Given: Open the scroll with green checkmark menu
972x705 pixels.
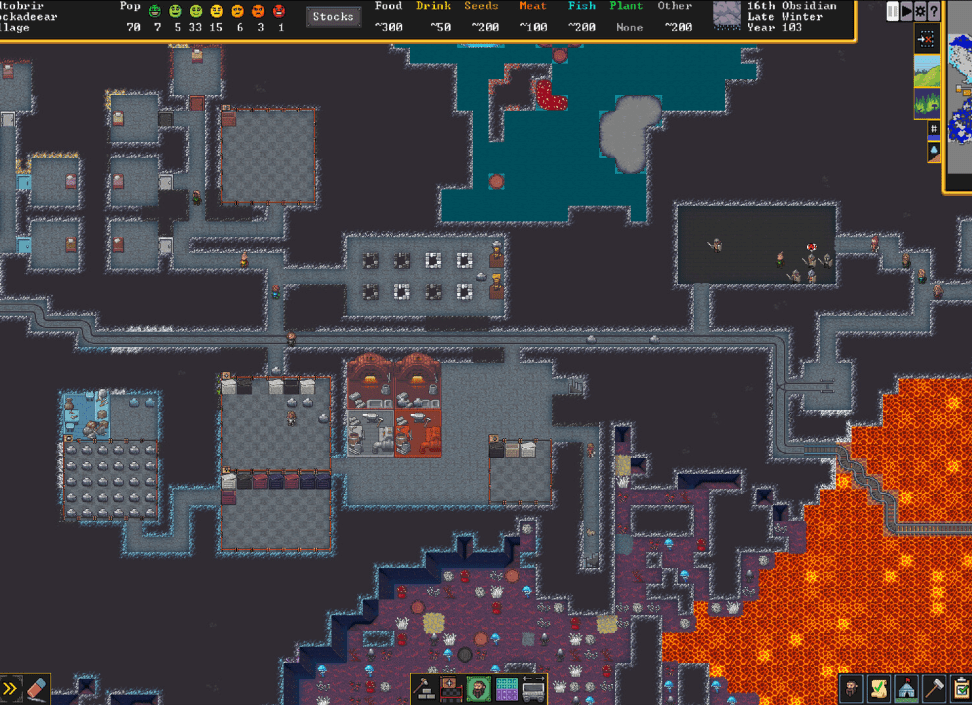Looking at the screenshot, I should [x=879, y=688].
